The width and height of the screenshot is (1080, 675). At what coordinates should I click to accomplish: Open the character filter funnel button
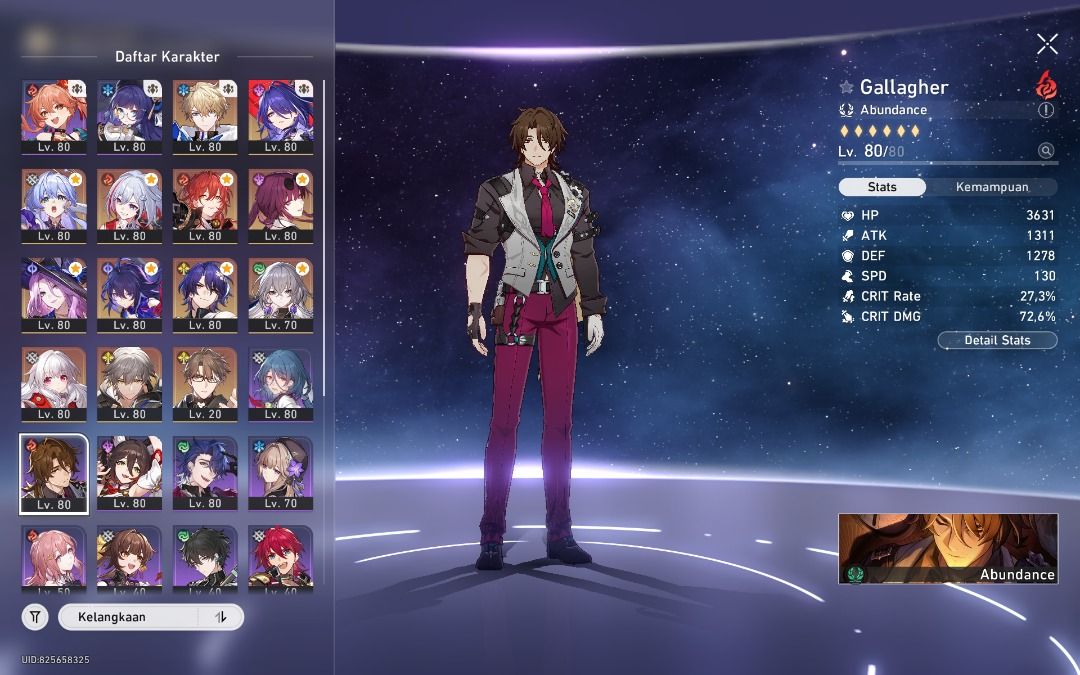35,617
